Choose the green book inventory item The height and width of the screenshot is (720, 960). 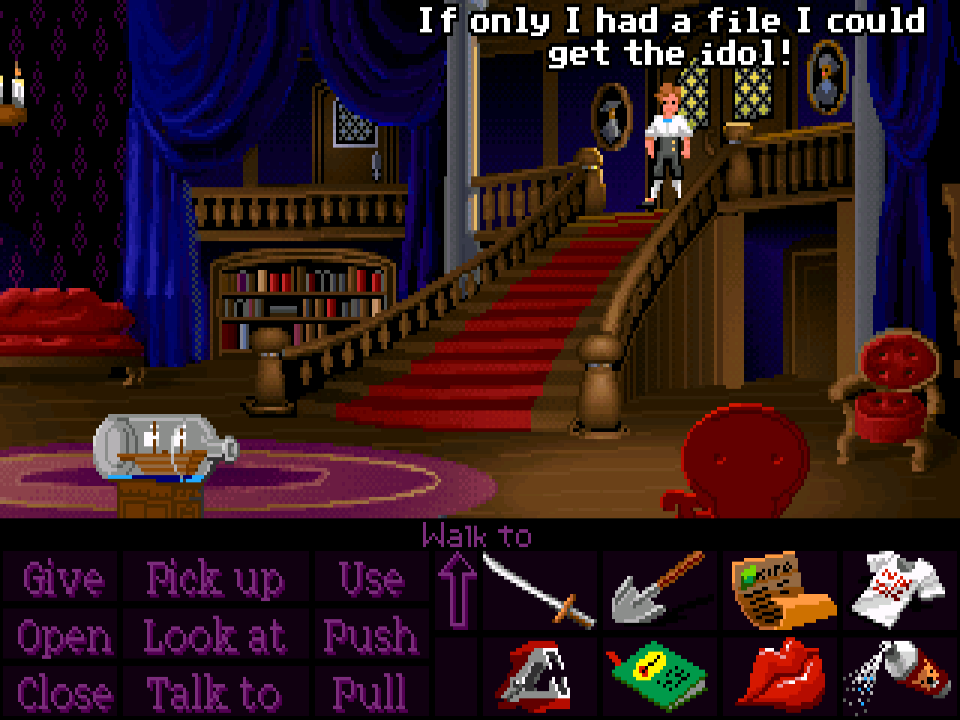pos(656,674)
